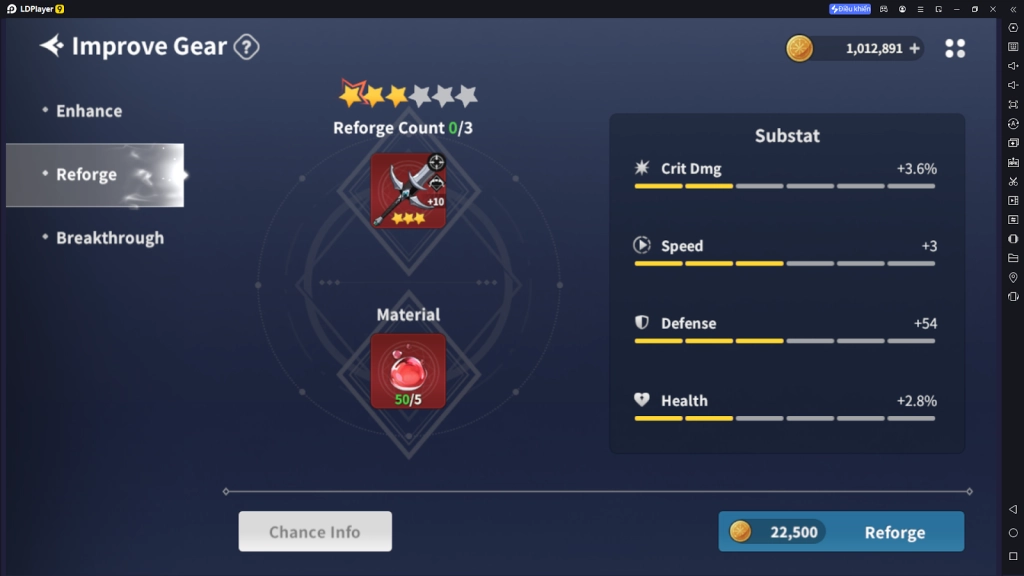Viewport: 1024px width, 576px height.
Task: Tap the red potion material slot
Action: [x=408, y=371]
